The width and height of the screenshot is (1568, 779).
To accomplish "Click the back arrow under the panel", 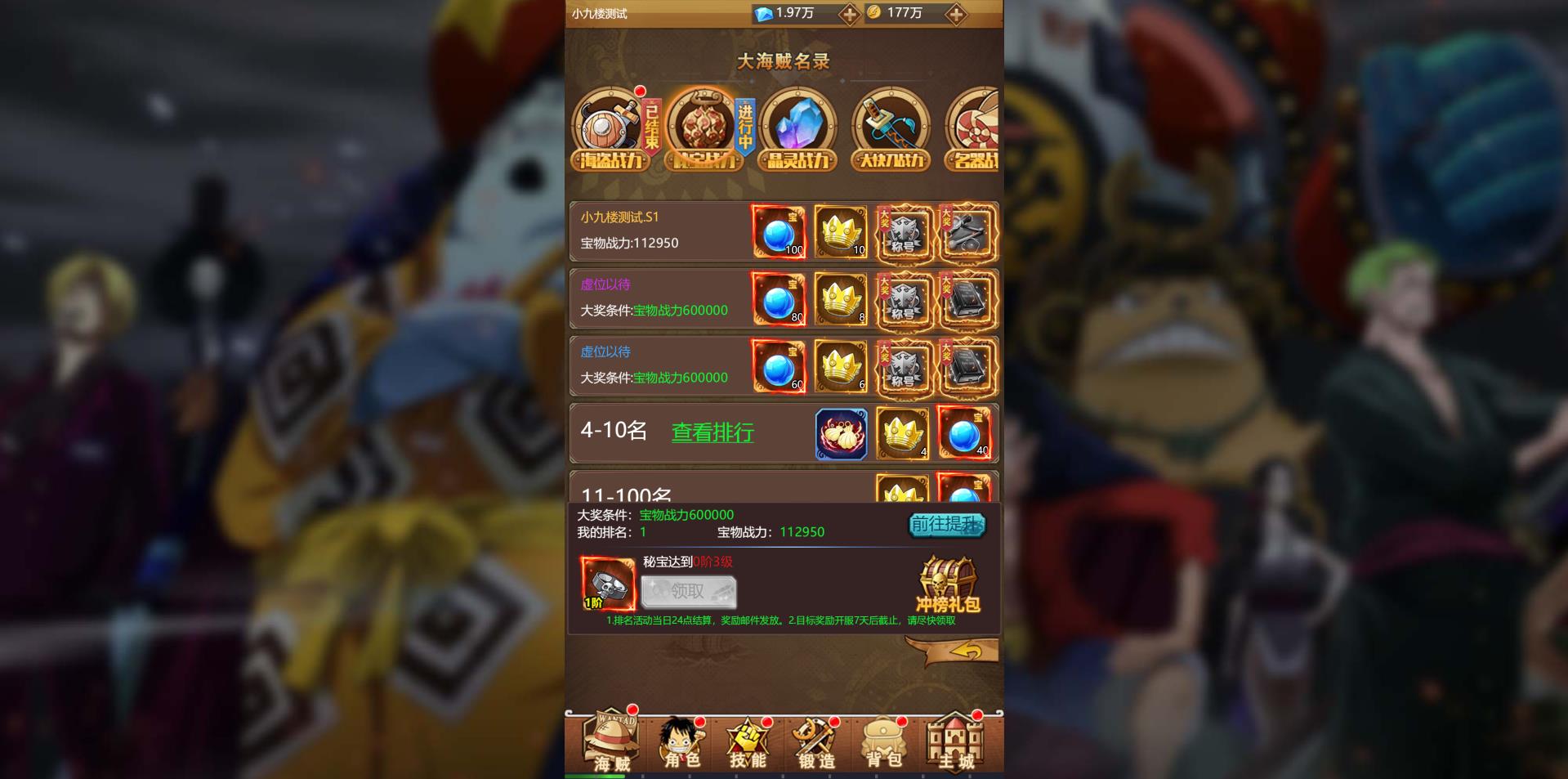I will click(967, 648).
